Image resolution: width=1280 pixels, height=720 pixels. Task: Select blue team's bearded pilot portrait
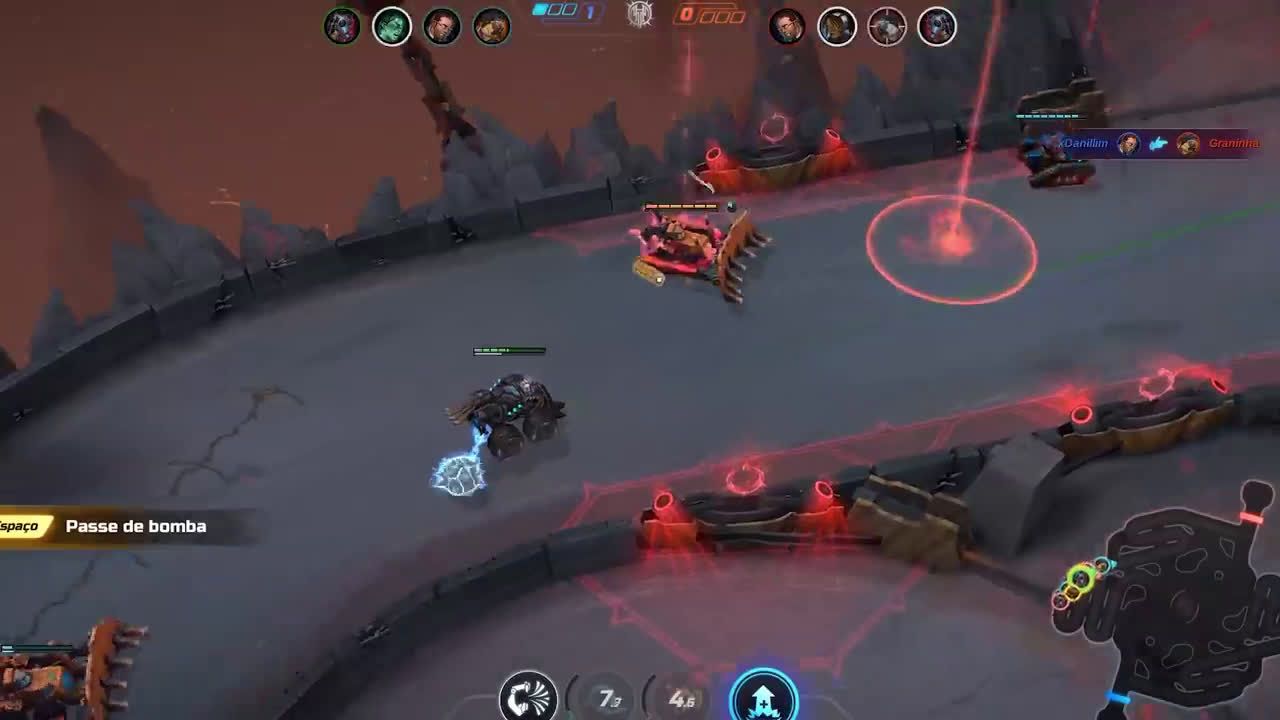(441, 27)
